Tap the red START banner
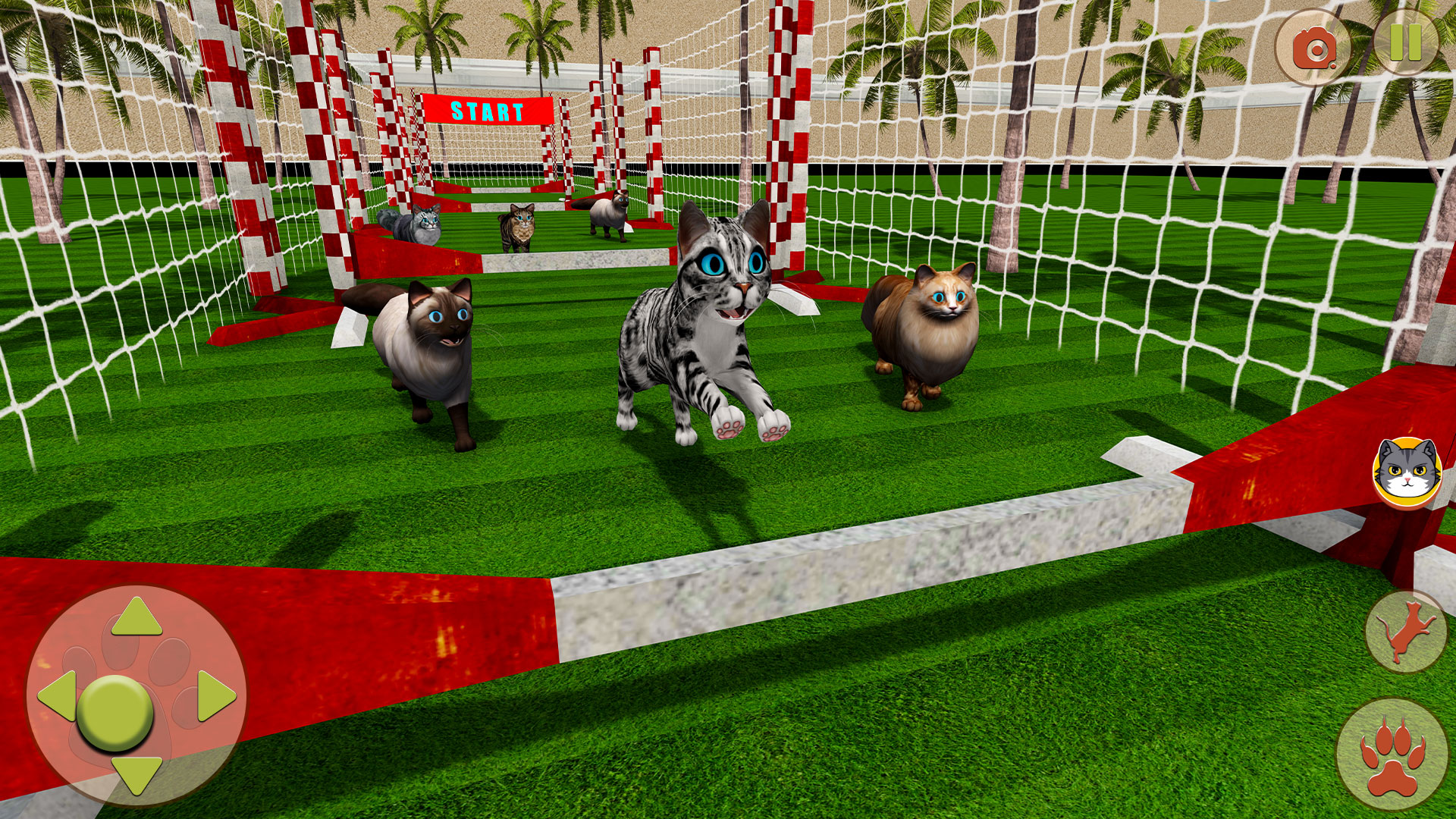The image size is (1456, 819). (x=488, y=111)
